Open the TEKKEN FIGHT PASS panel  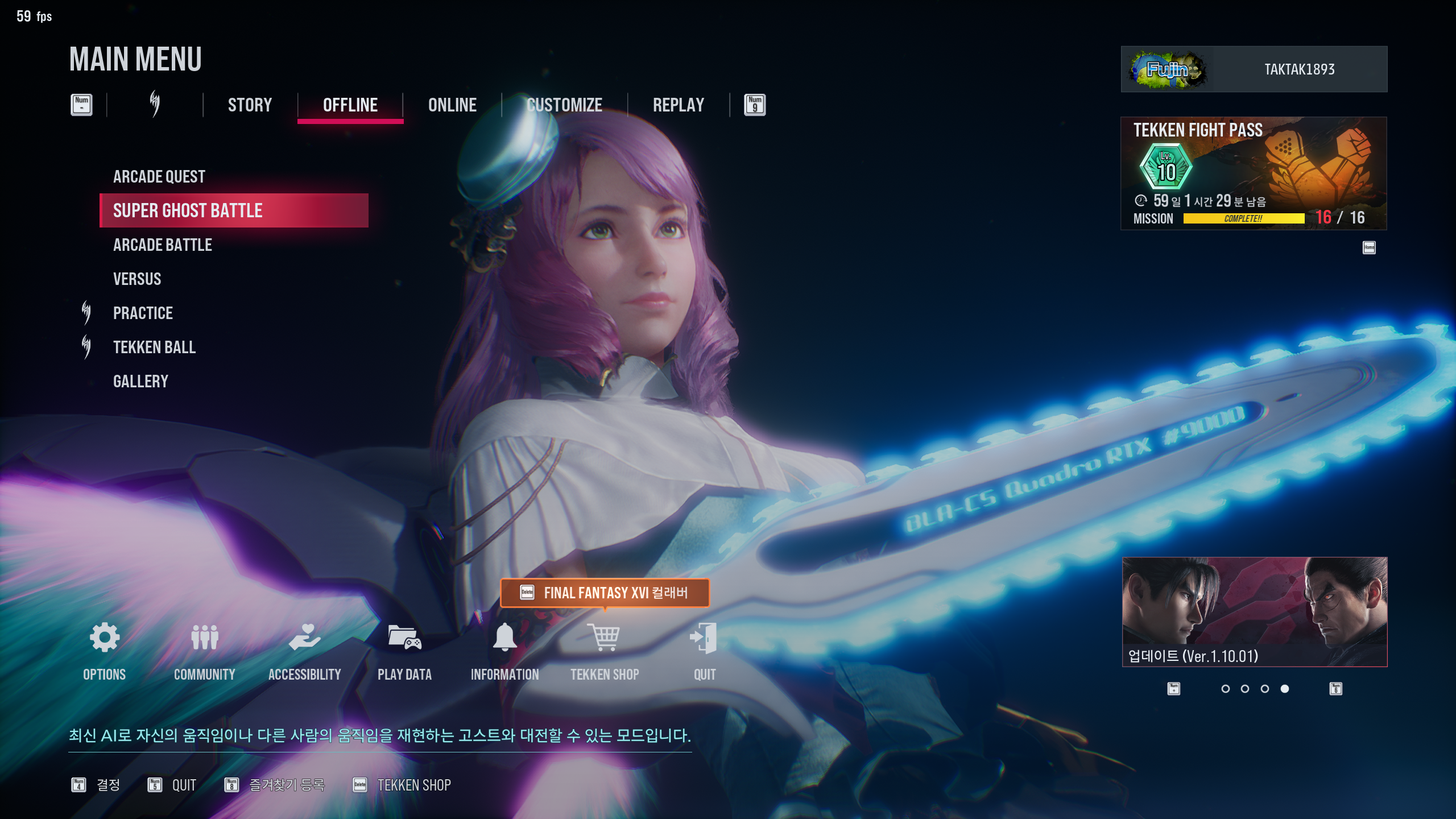pyautogui.click(x=1254, y=173)
